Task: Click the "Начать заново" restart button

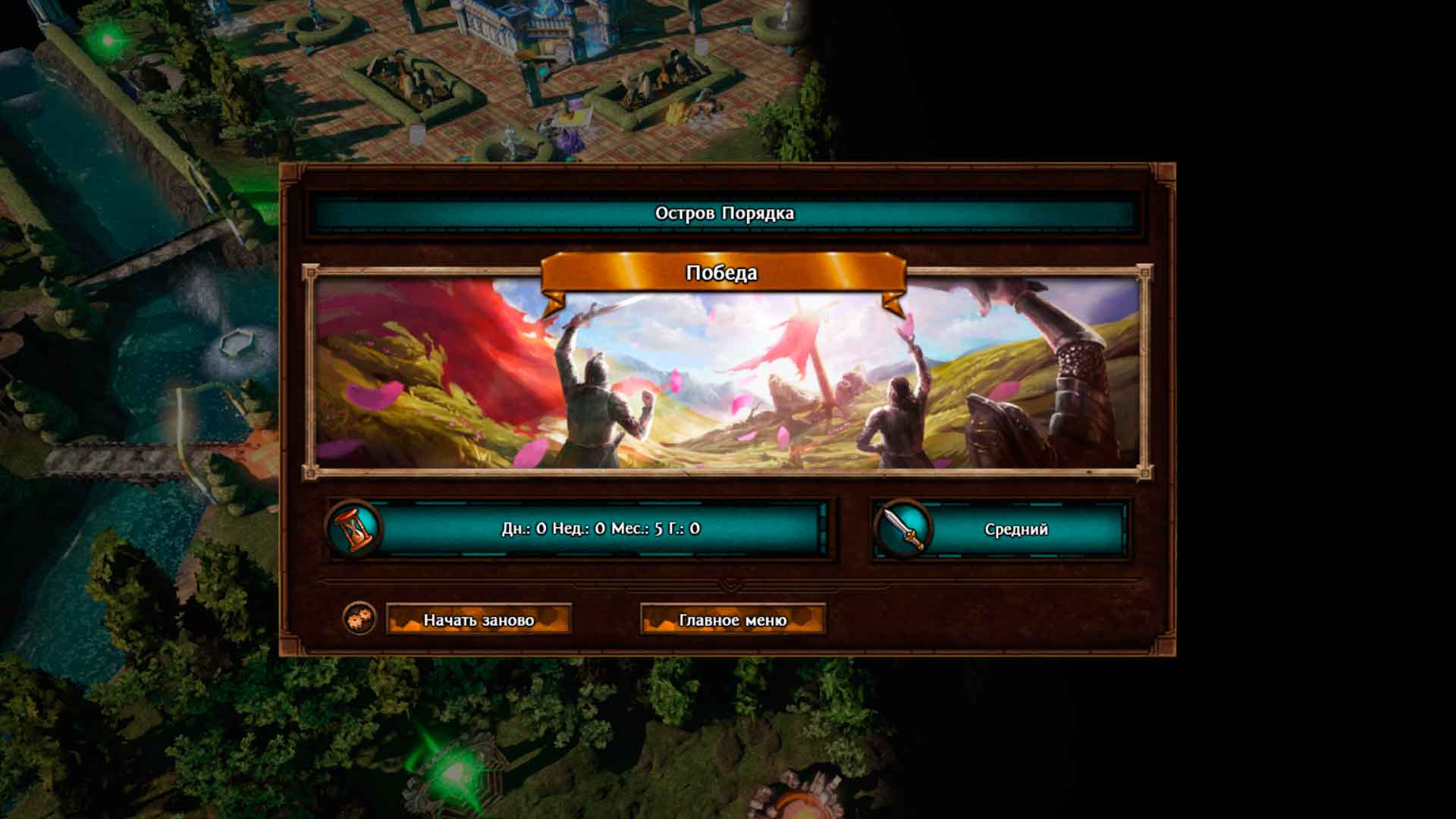Action: (x=479, y=620)
